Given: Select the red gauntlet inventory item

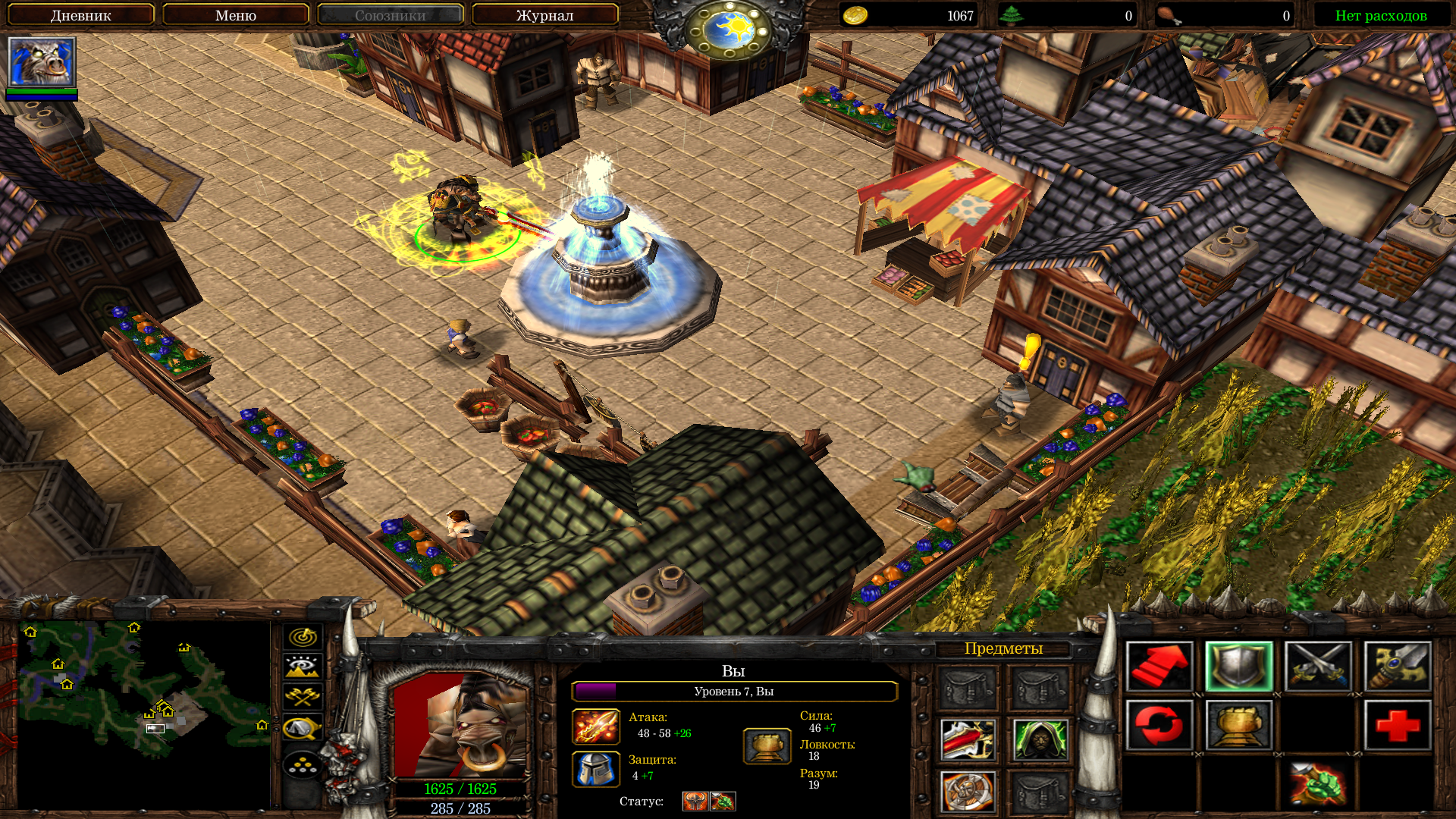Looking at the screenshot, I should click(x=968, y=739).
